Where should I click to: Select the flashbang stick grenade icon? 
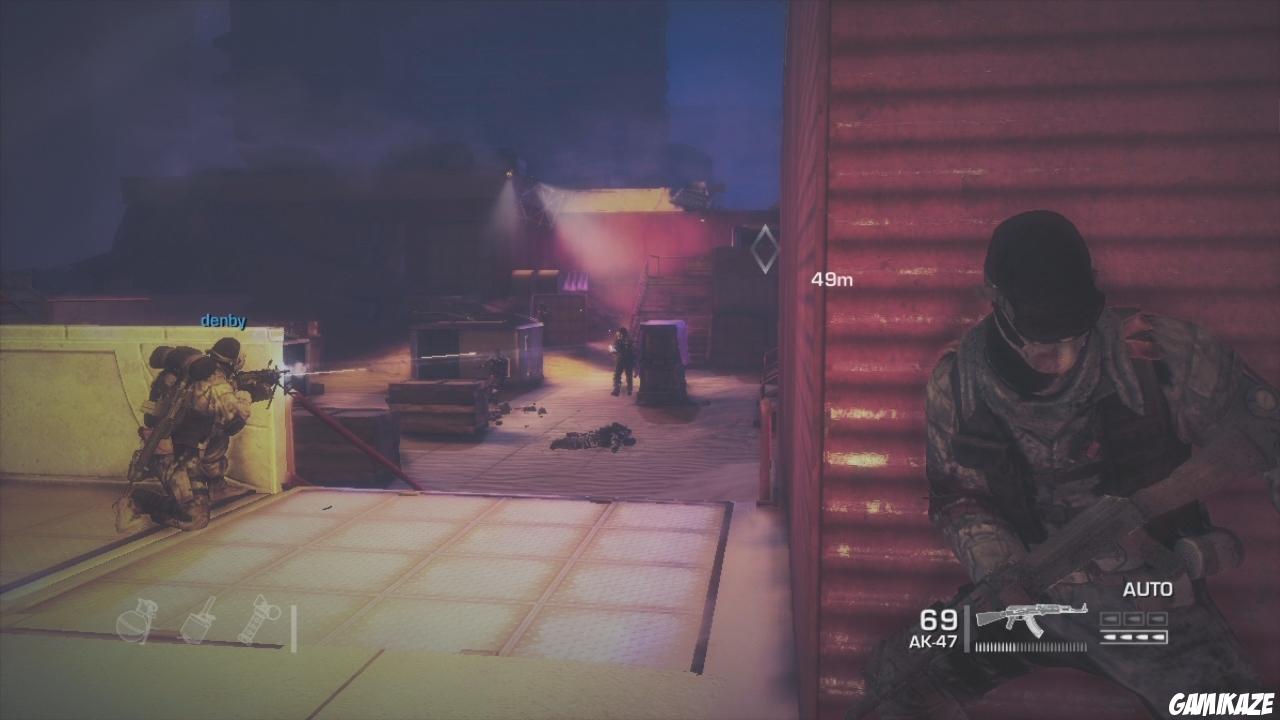click(x=258, y=618)
